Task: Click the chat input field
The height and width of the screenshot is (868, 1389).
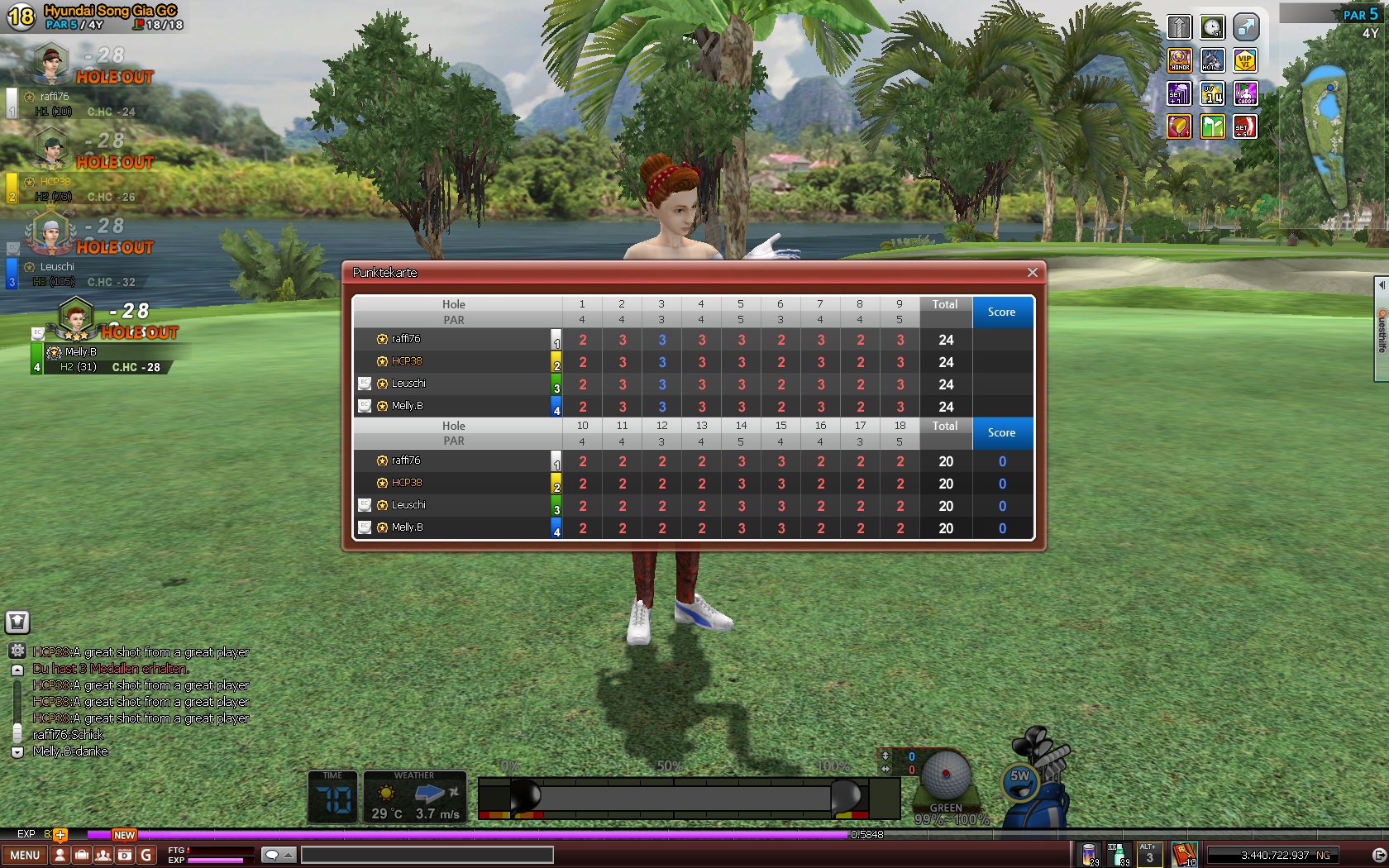Action: point(427,856)
